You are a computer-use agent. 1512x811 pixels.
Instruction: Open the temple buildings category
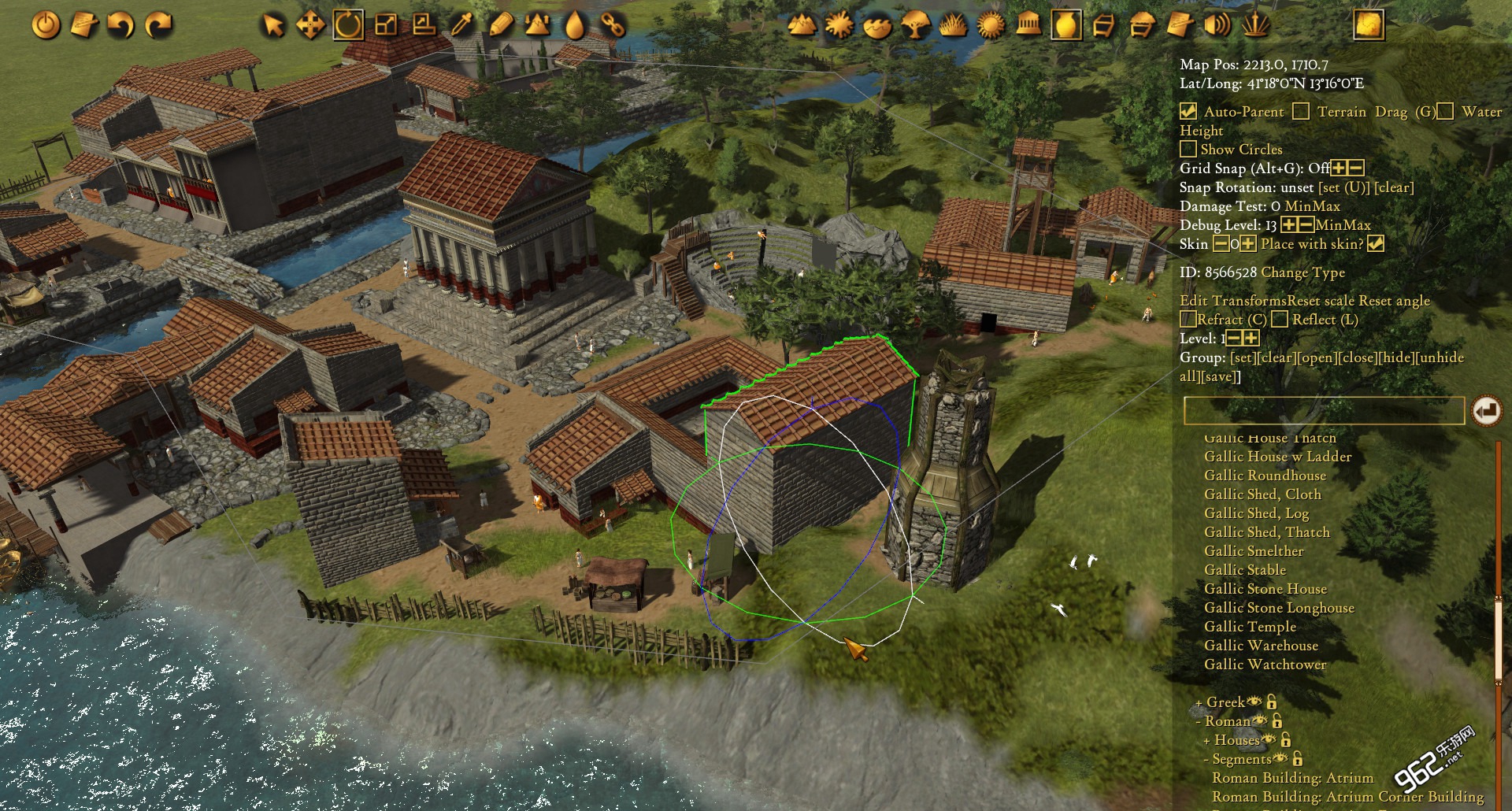(x=1028, y=25)
